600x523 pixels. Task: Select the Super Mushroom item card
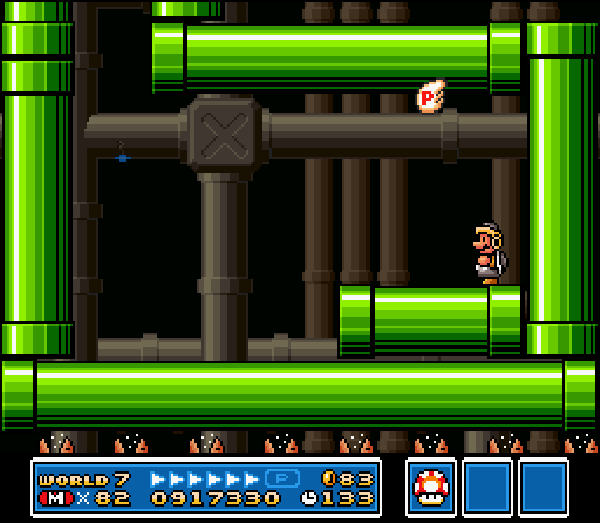pyautogui.click(x=431, y=487)
